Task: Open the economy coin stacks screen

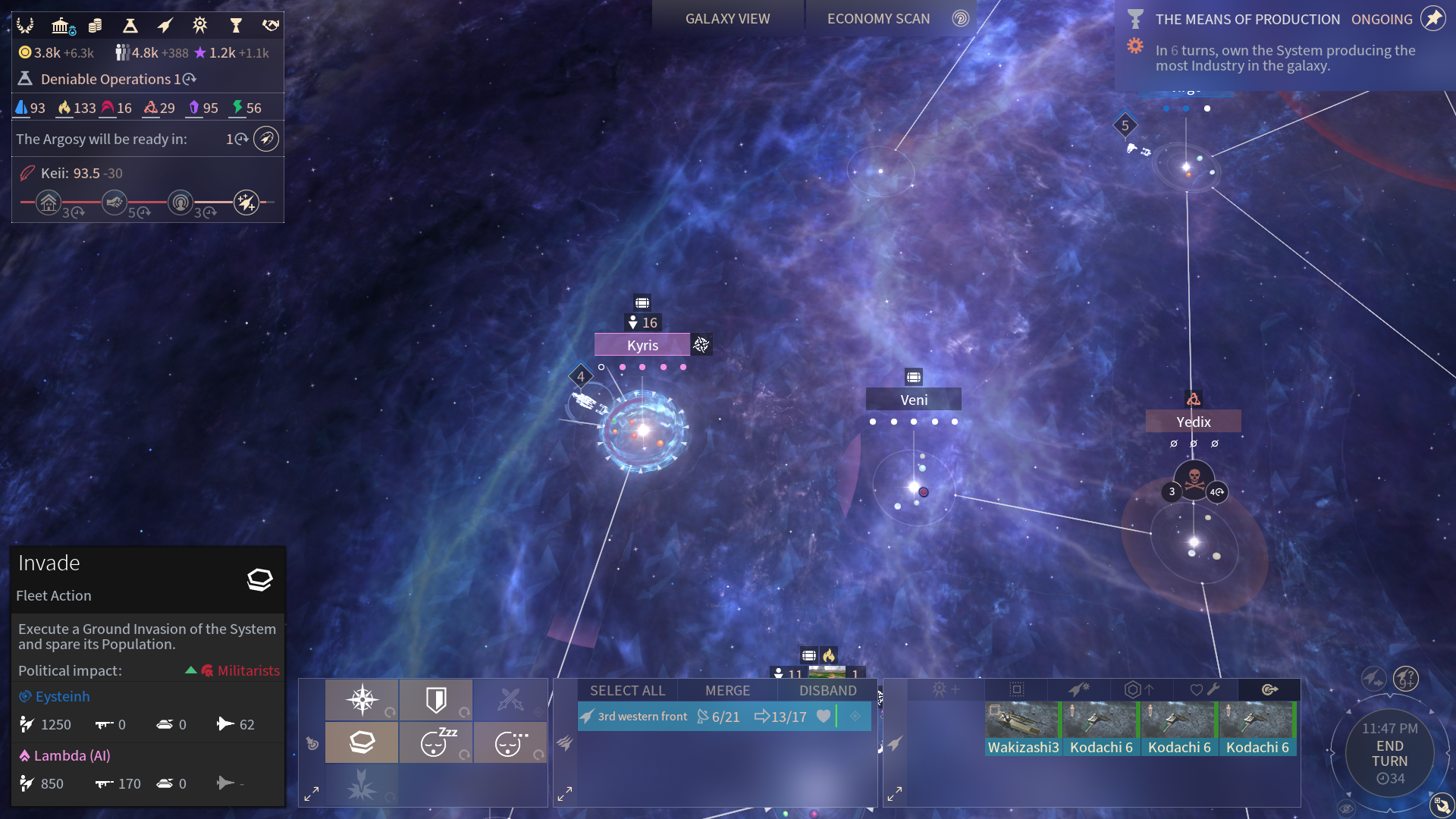Action: 96,26
